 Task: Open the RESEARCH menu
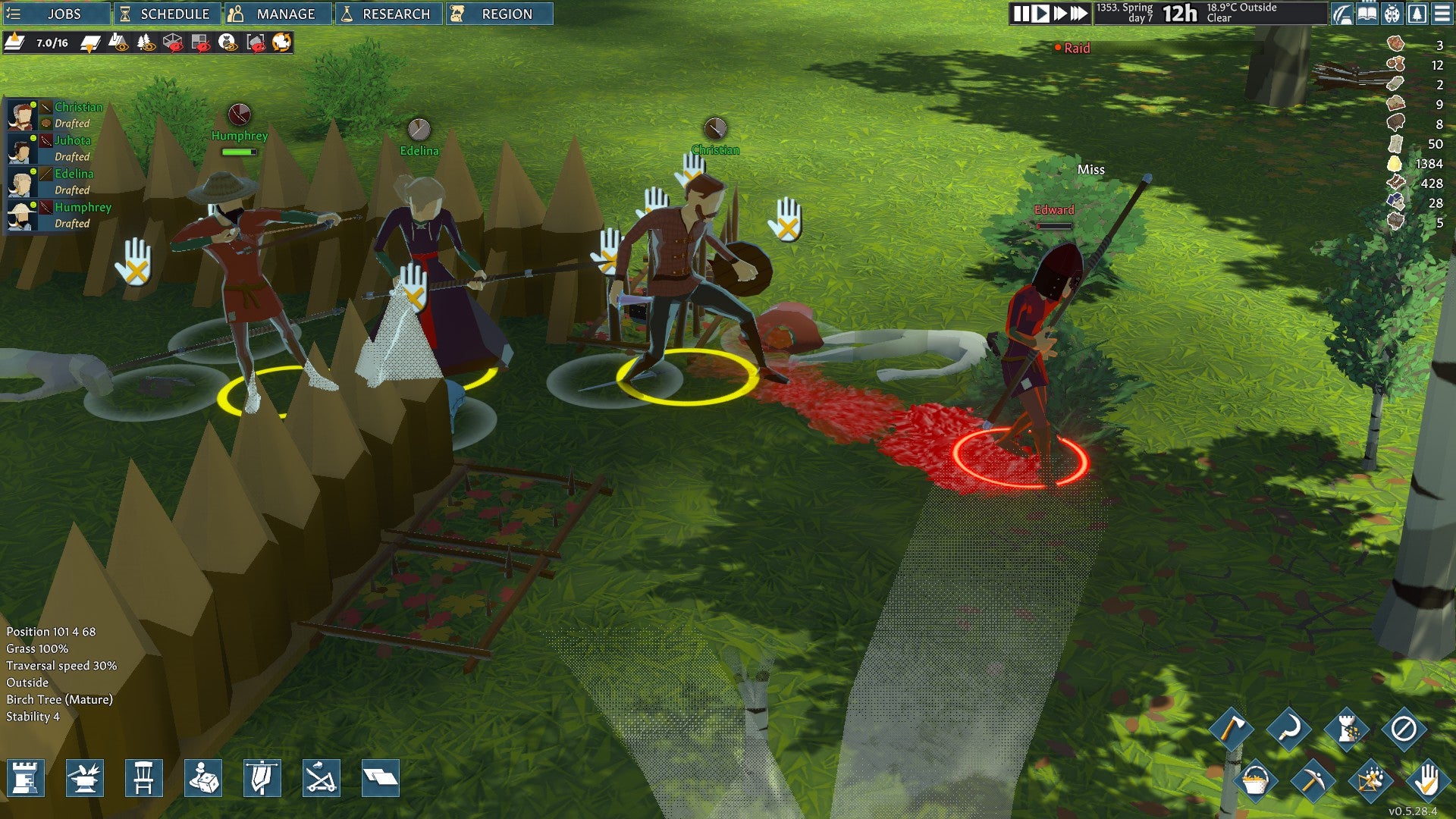tap(388, 13)
